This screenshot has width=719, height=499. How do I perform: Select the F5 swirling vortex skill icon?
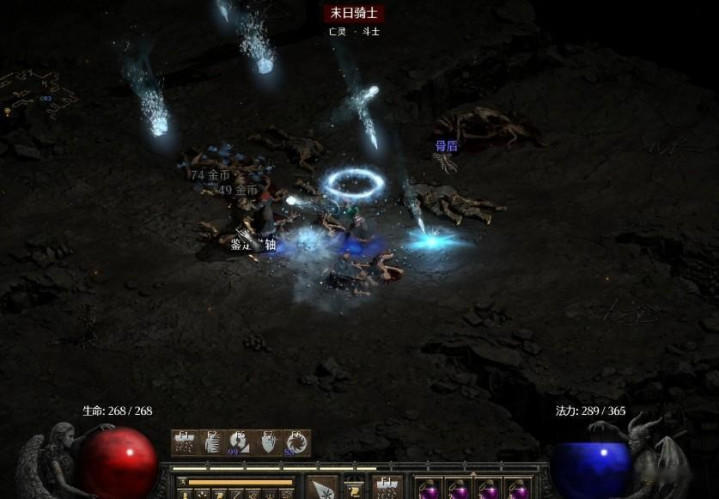click(x=297, y=443)
